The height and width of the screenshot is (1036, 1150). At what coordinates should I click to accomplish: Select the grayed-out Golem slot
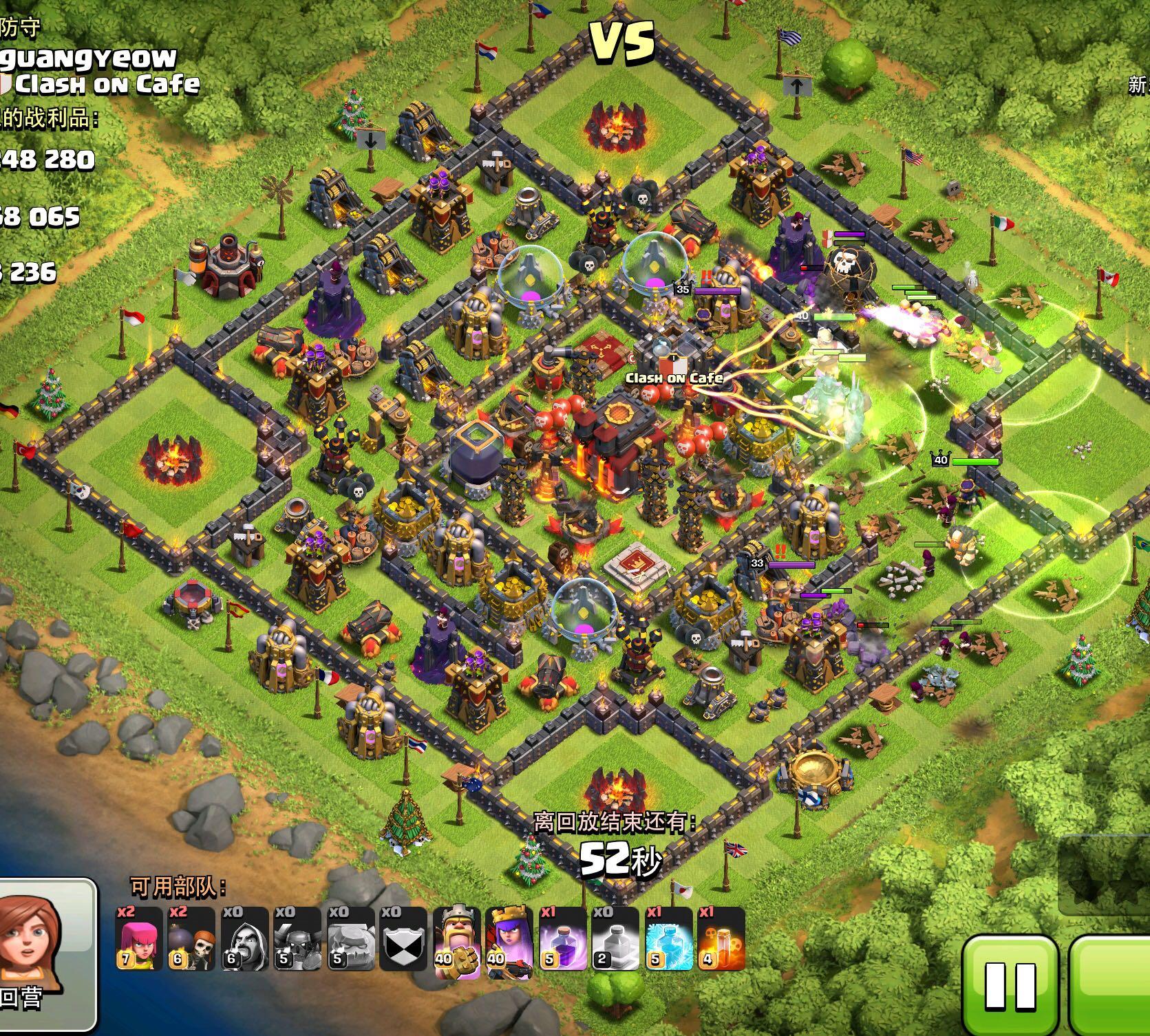pyautogui.click(x=350, y=939)
